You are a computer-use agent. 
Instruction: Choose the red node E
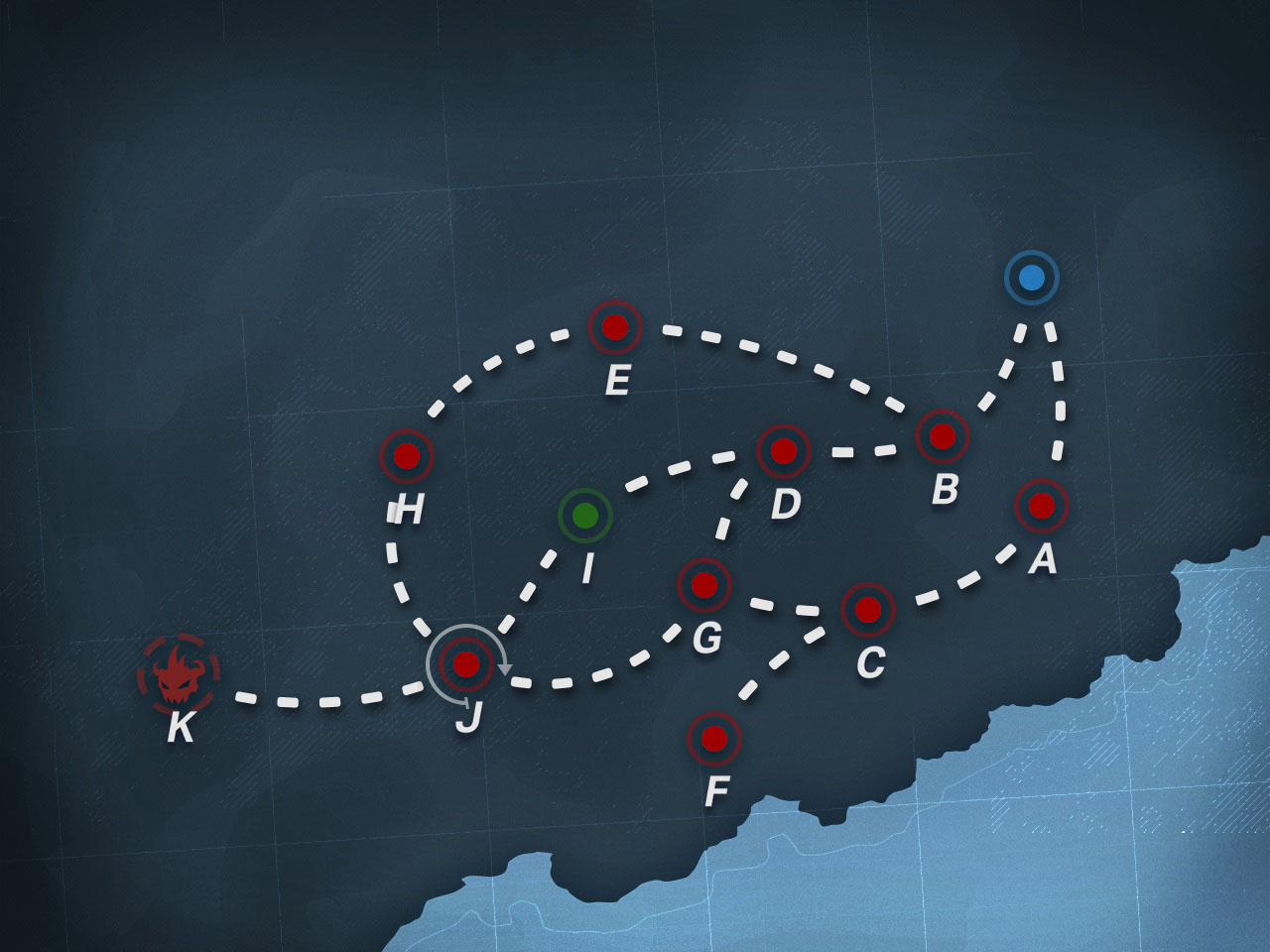[x=615, y=327]
